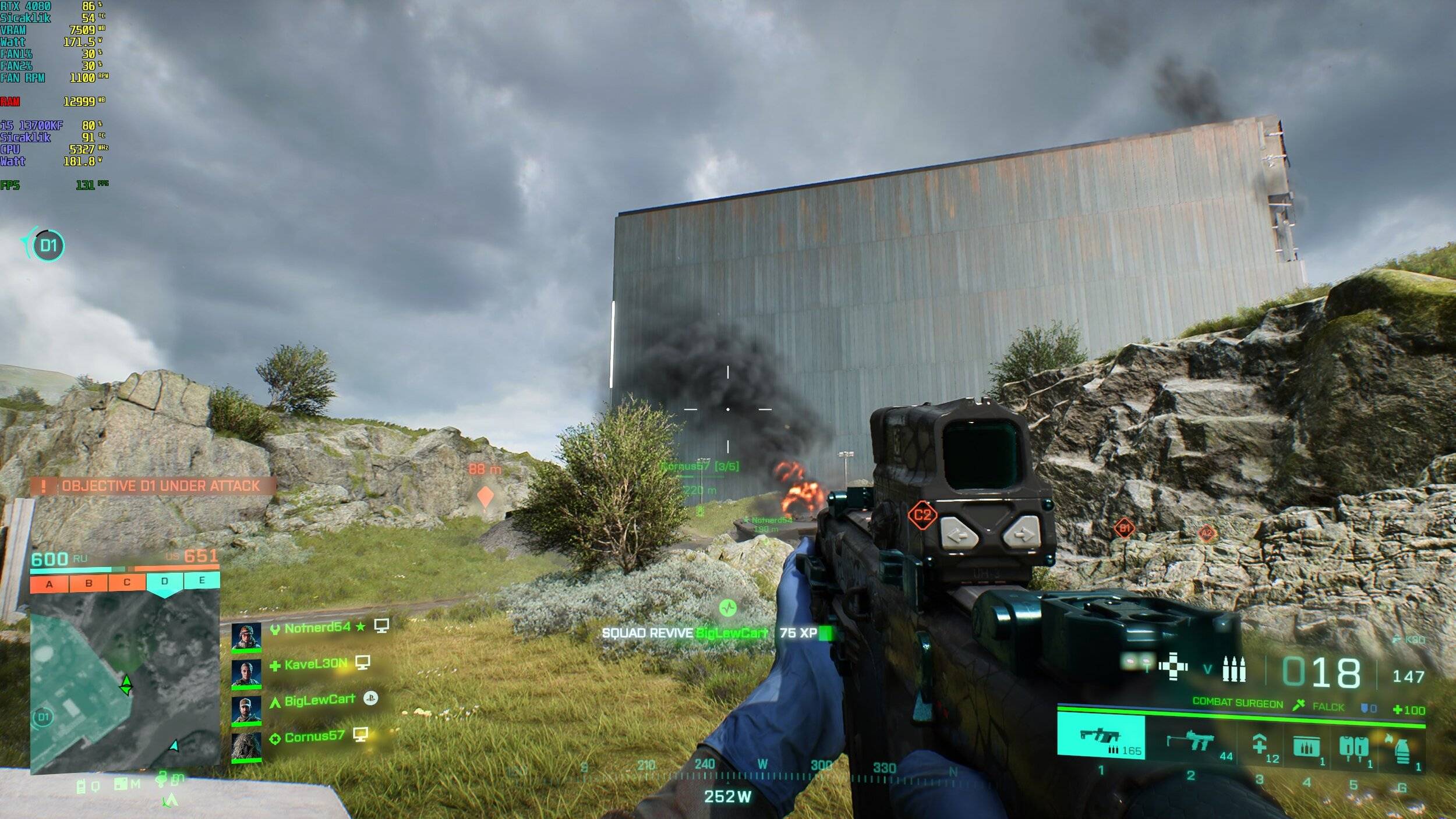Click objective E flag indicator
Screen dimensions: 1456x819
tap(202, 580)
